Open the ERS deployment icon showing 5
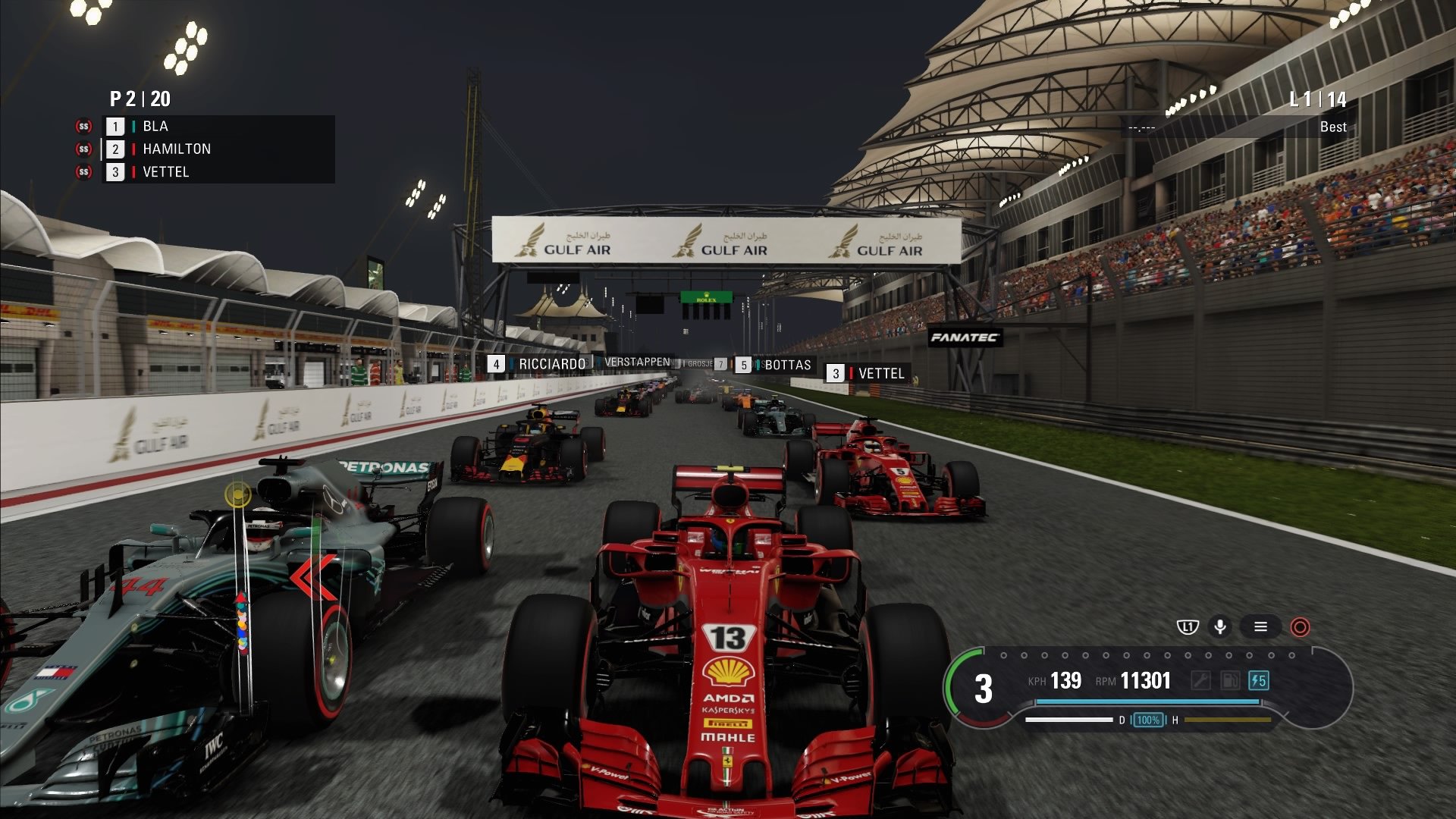Viewport: 1456px width, 819px height. [x=1259, y=680]
